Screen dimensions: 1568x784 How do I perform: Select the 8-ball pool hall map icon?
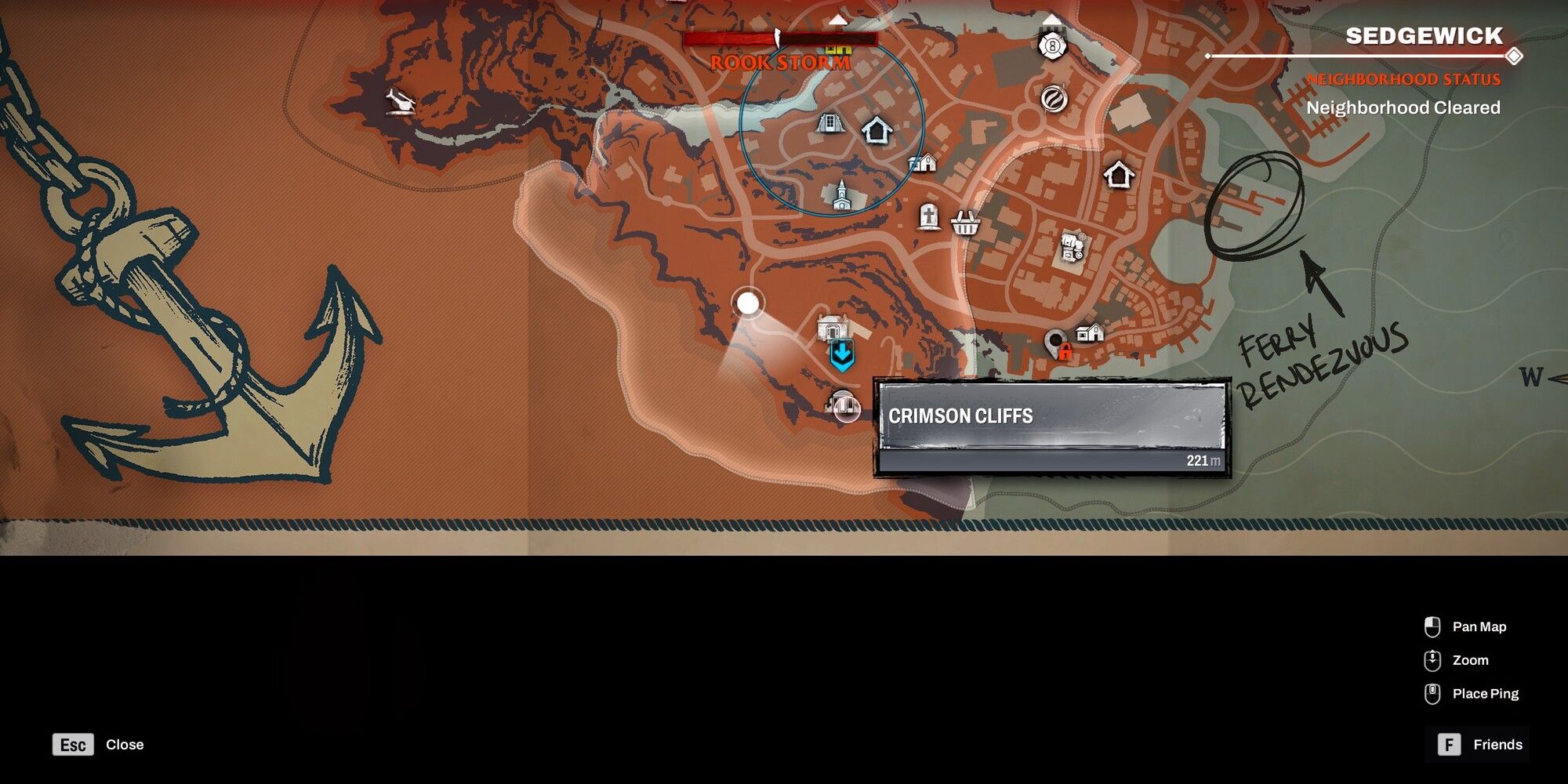[x=1051, y=47]
